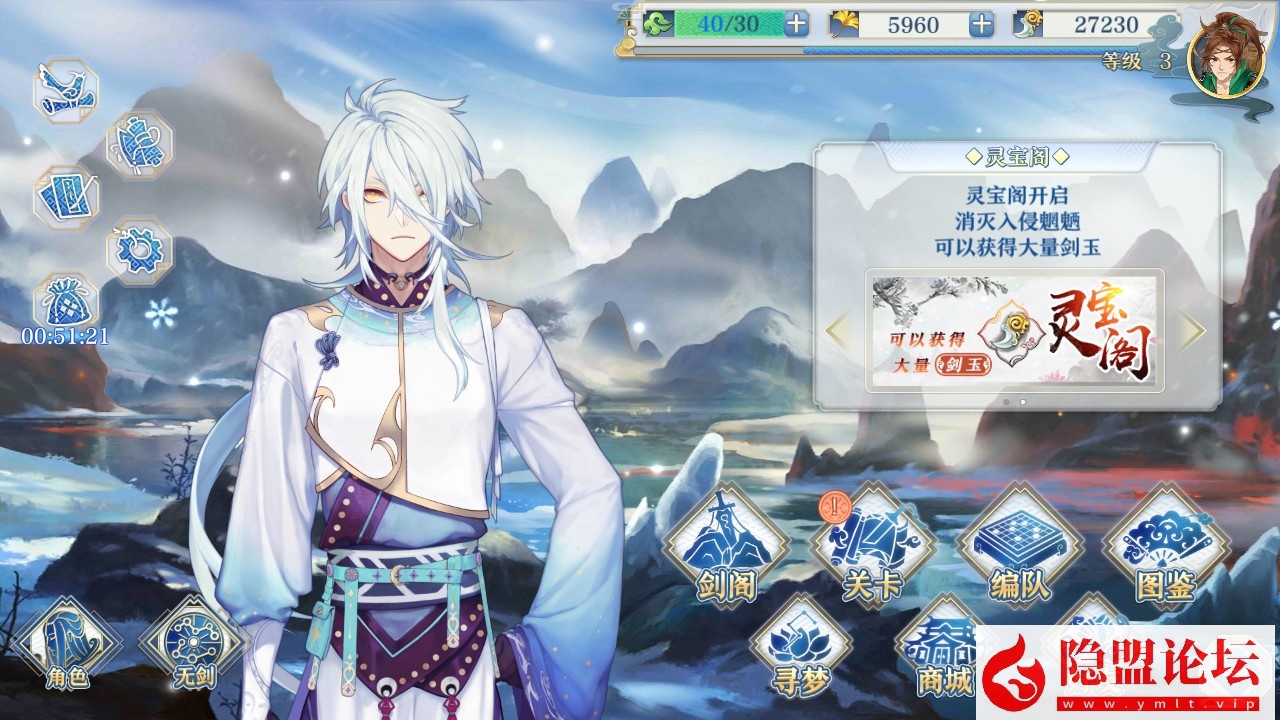Image resolution: width=1280 pixels, height=720 pixels.
Task: Select the 无剑 button
Action: [x=193, y=645]
